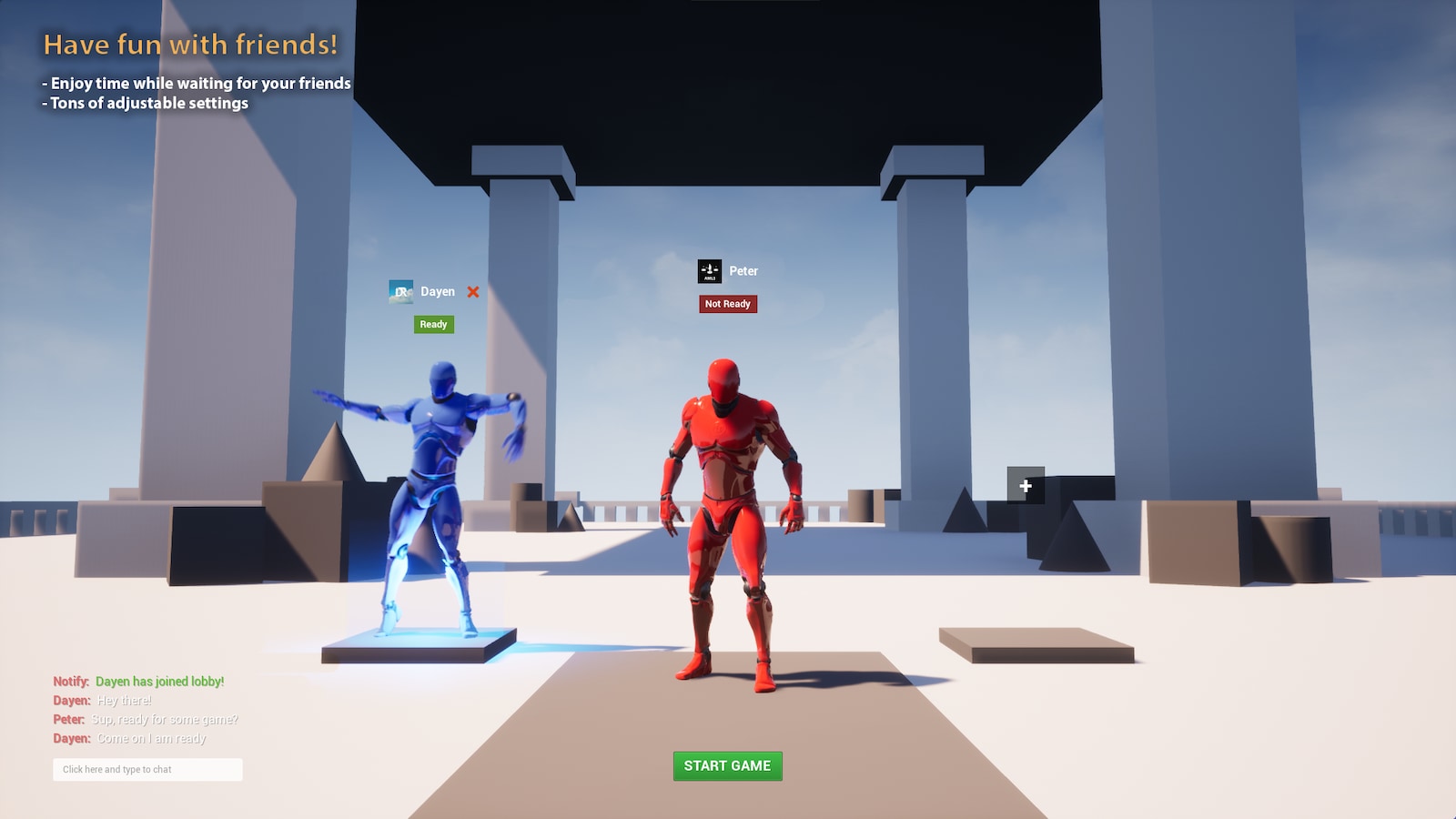The height and width of the screenshot is (819, 1456).
Task: Click Peter's chat message 'Sup, ready for some game?'
Action: click(x=146, y=719)
